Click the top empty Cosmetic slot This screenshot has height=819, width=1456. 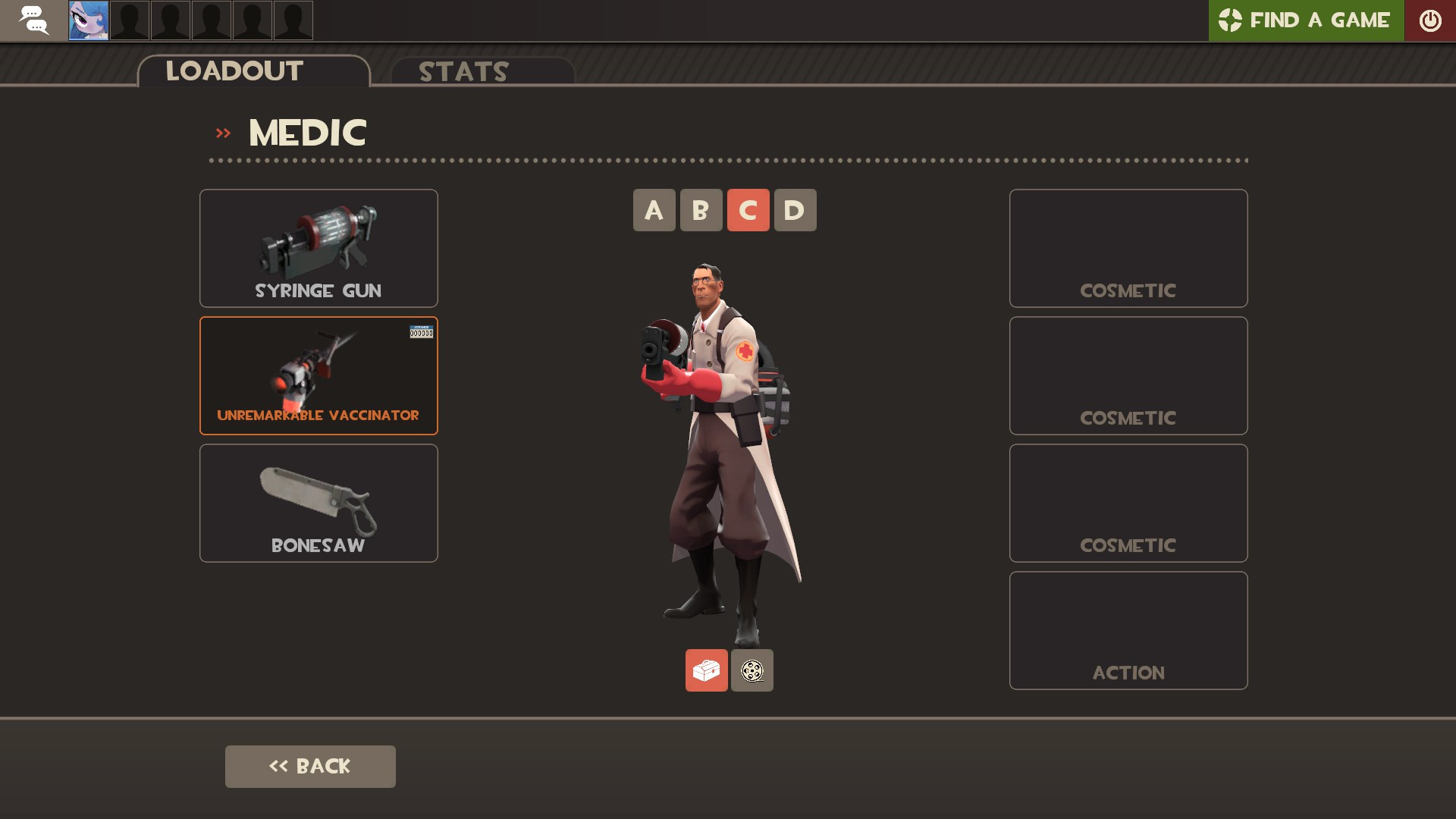pyautogui.click(x=1128, y=248)
